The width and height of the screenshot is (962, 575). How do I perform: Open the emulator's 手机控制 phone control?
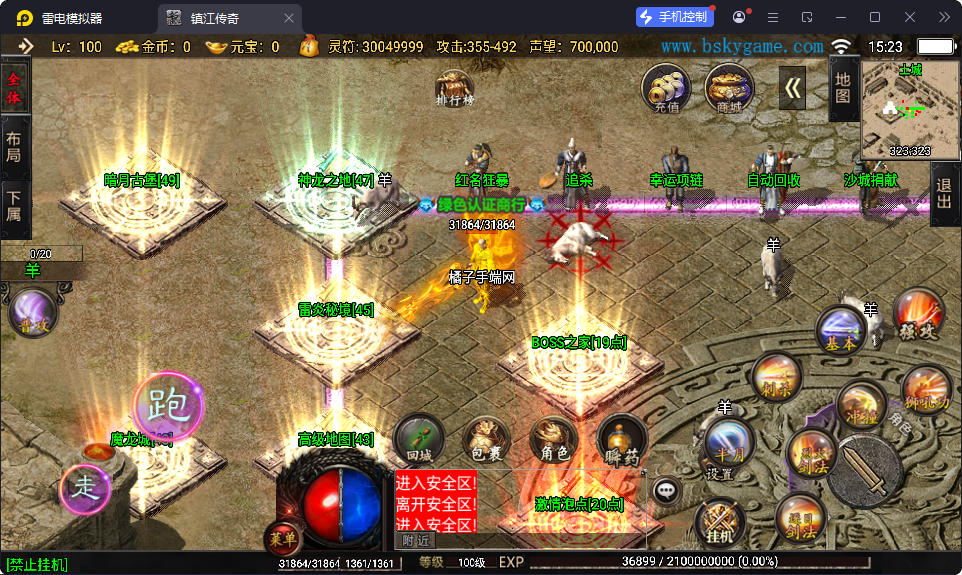(x=675, y=17)
